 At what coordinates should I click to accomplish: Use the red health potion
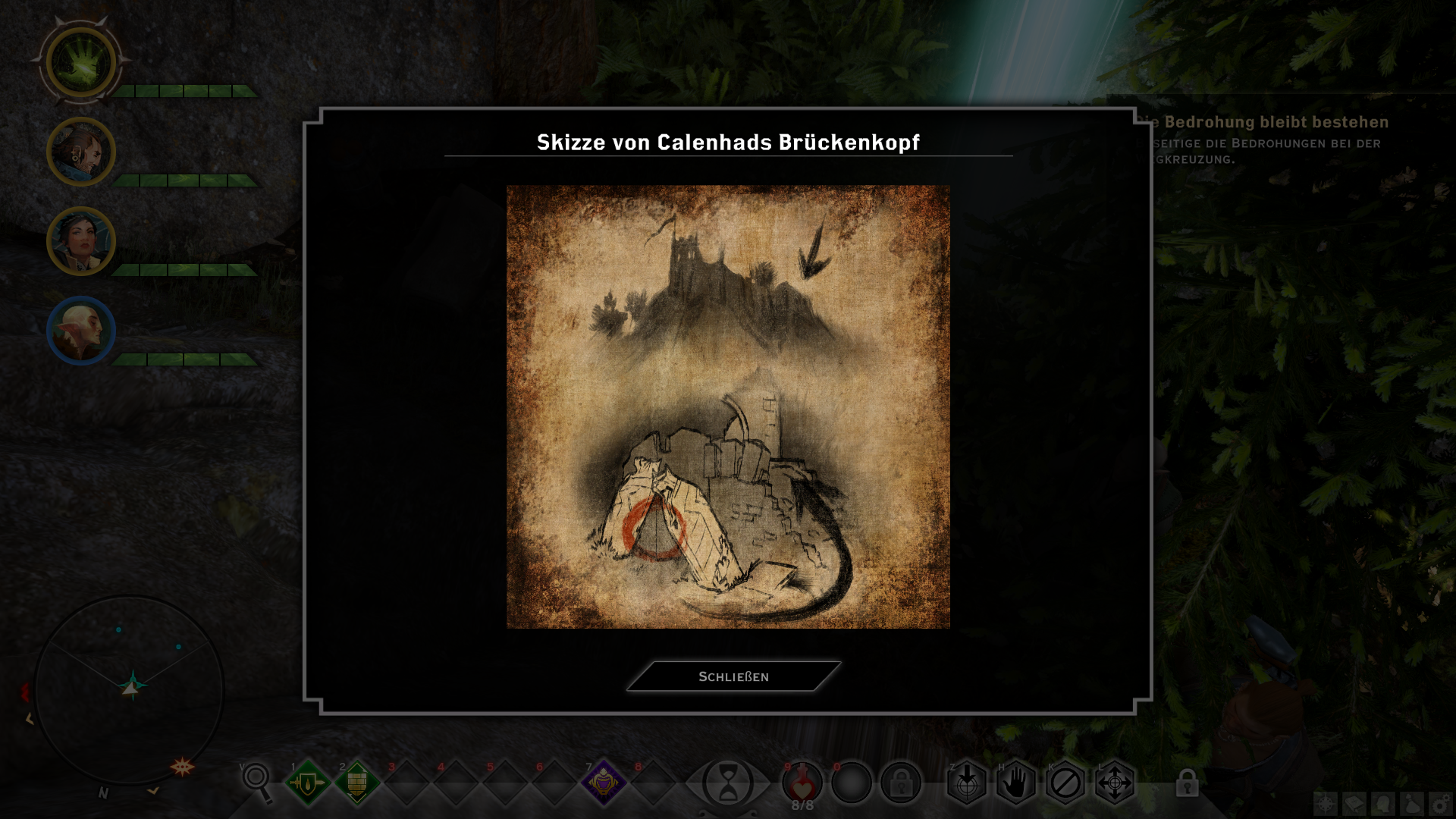[x=802, y=782]
